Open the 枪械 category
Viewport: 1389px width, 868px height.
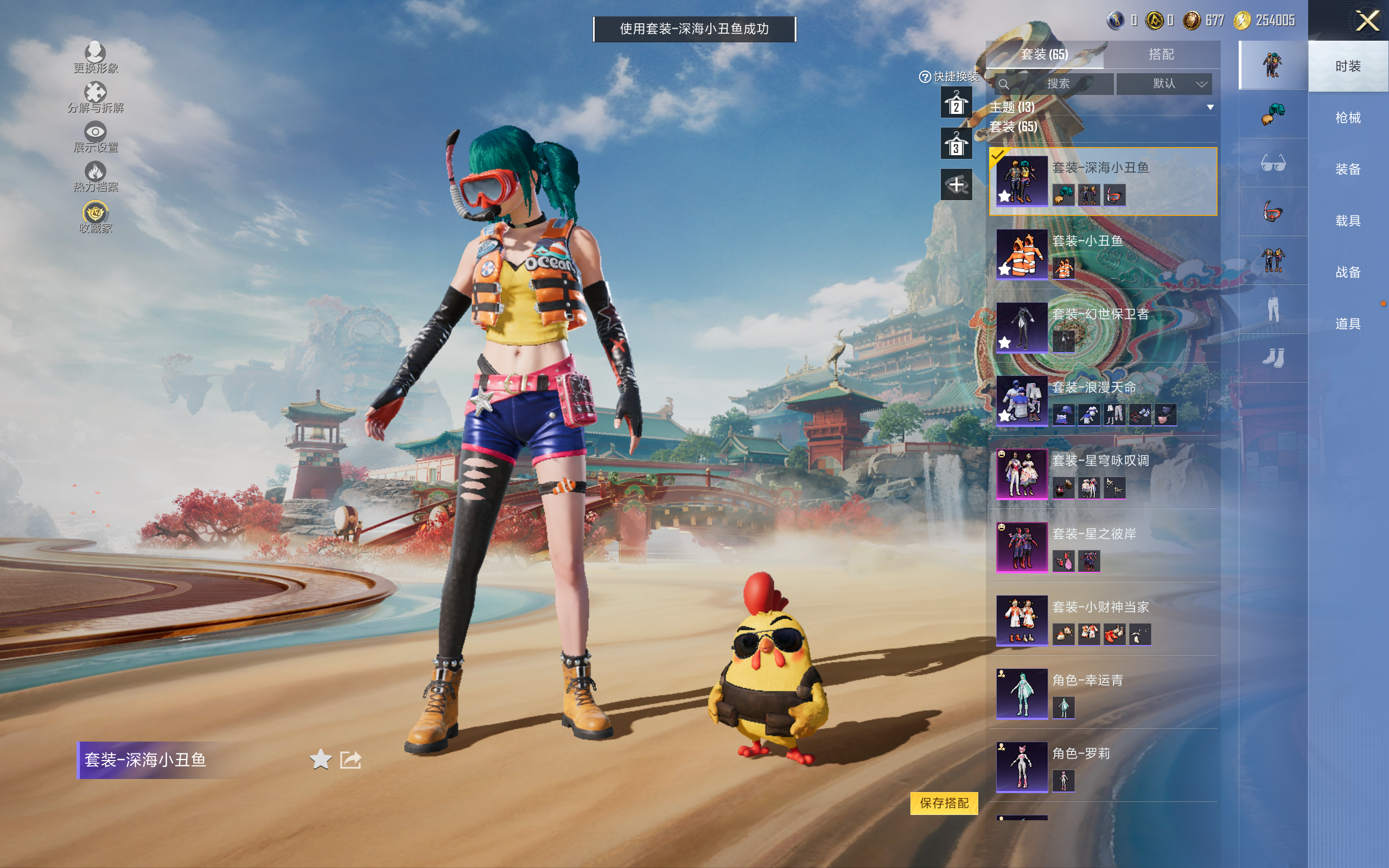coord(1347,118)
